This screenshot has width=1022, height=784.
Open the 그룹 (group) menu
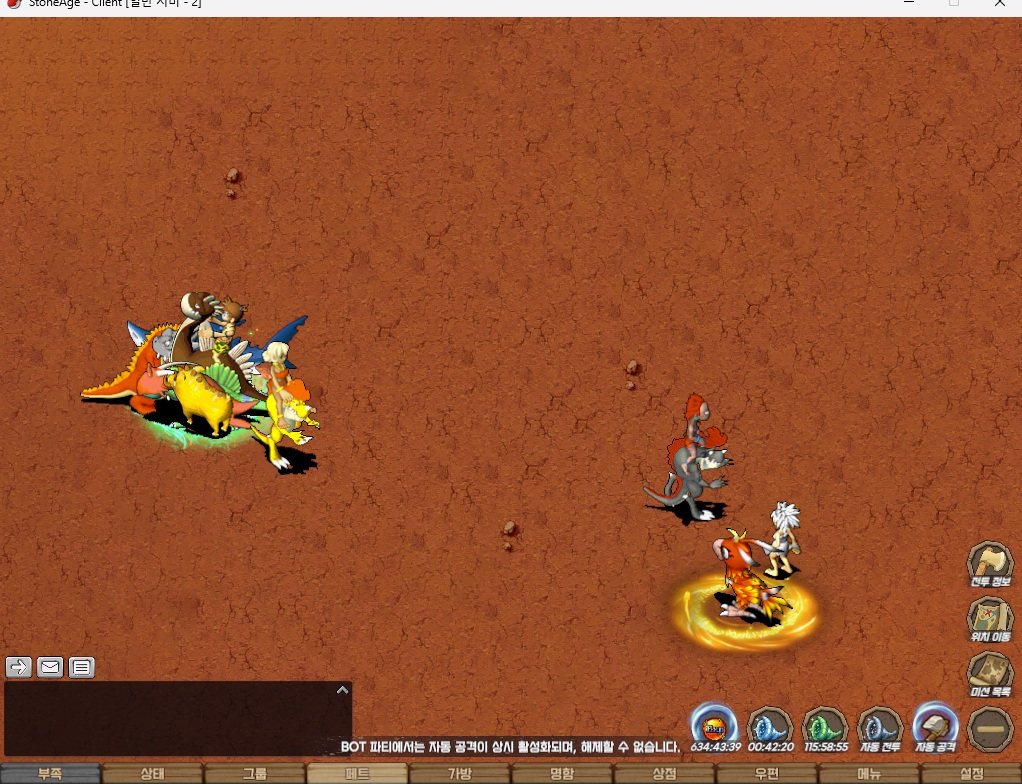pyautogui.click(x=255, y=774)
